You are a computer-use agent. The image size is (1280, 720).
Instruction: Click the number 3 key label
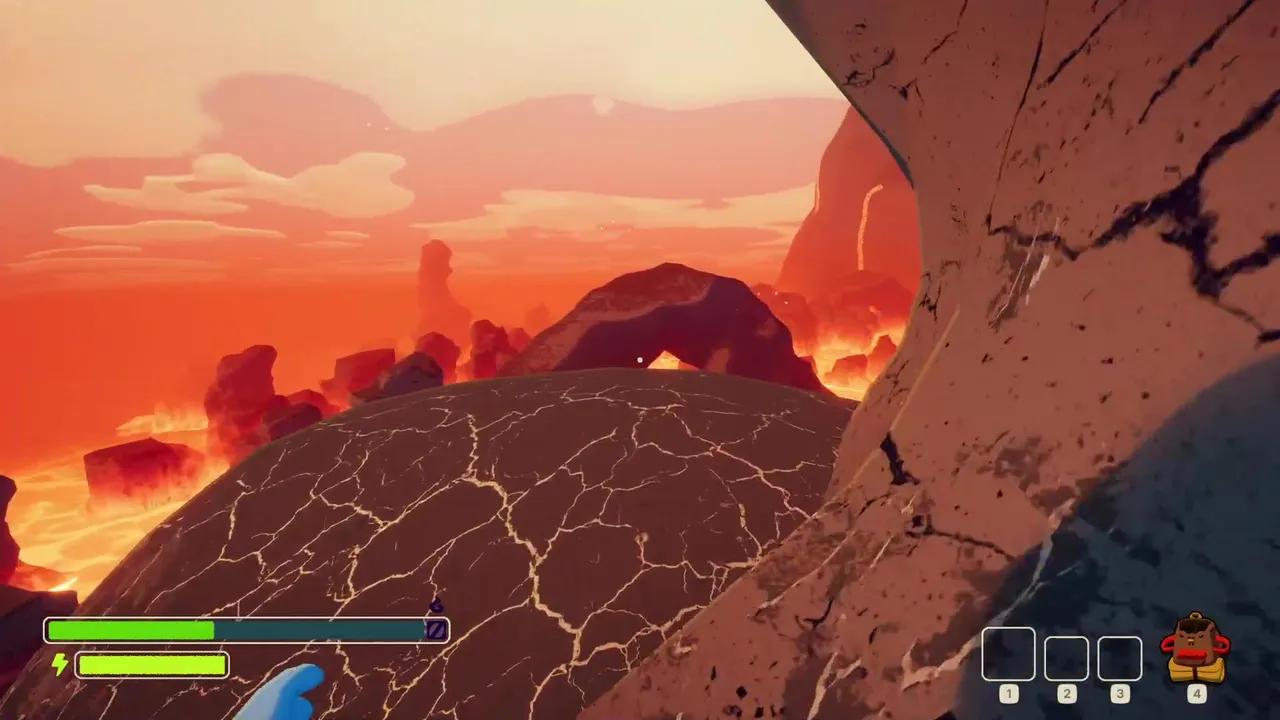click(x=1119, y=693)
